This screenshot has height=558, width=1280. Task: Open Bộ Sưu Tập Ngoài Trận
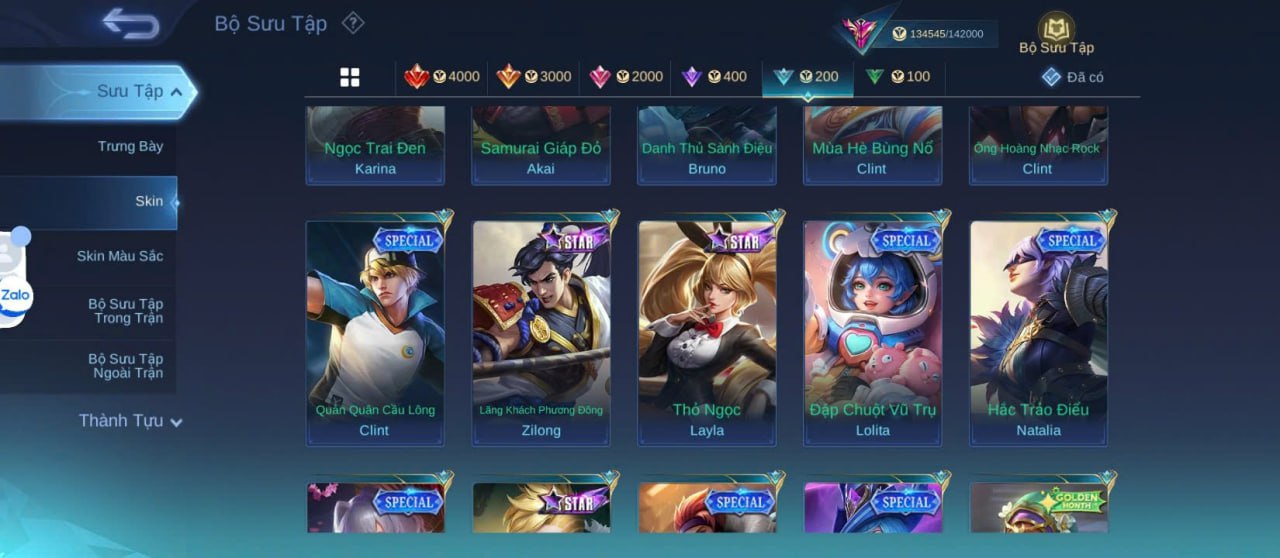(125, 366)
